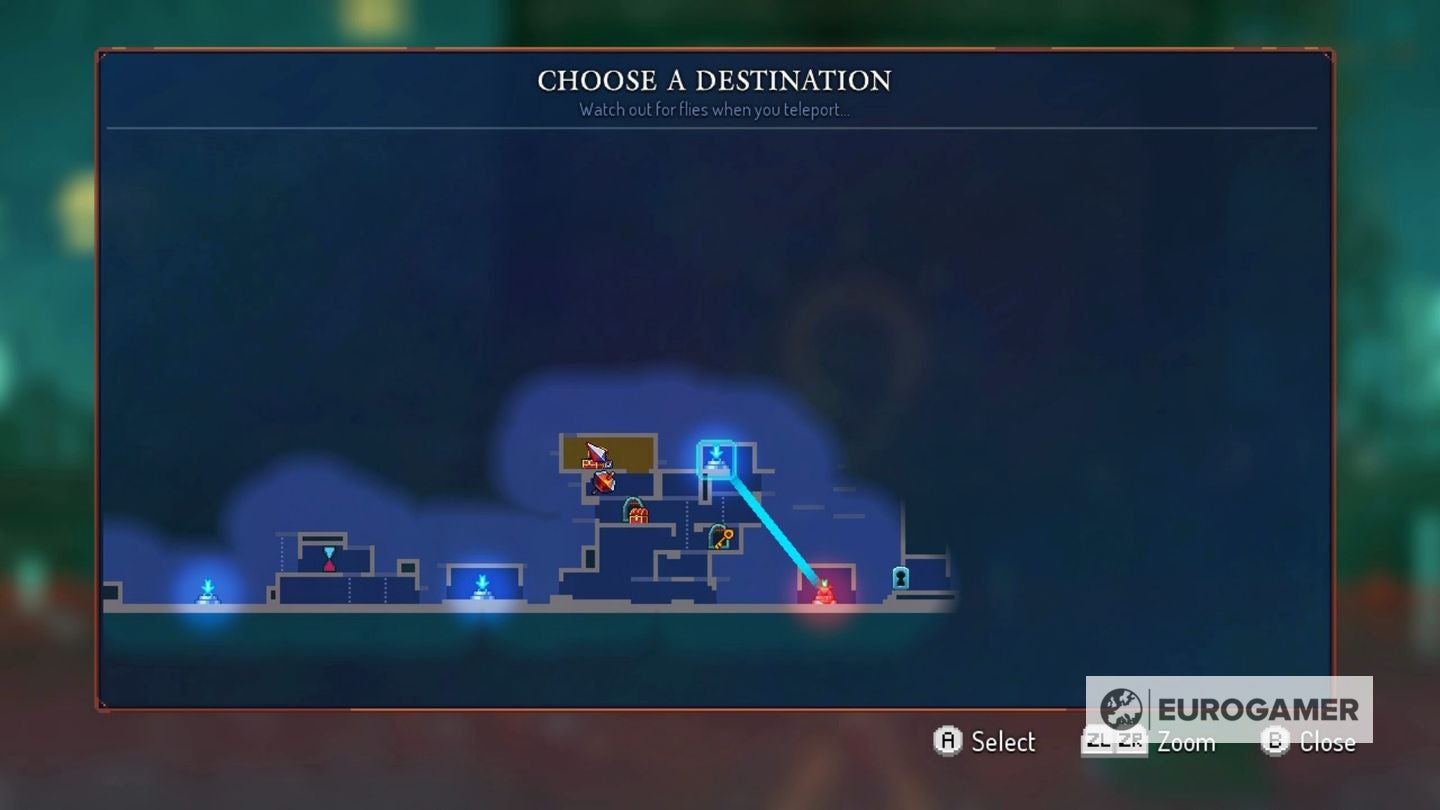Image resolution: width=1440 pixels, height=810 pixels.
Task: Click the shield icon below the sword
Action: [604, 483]
